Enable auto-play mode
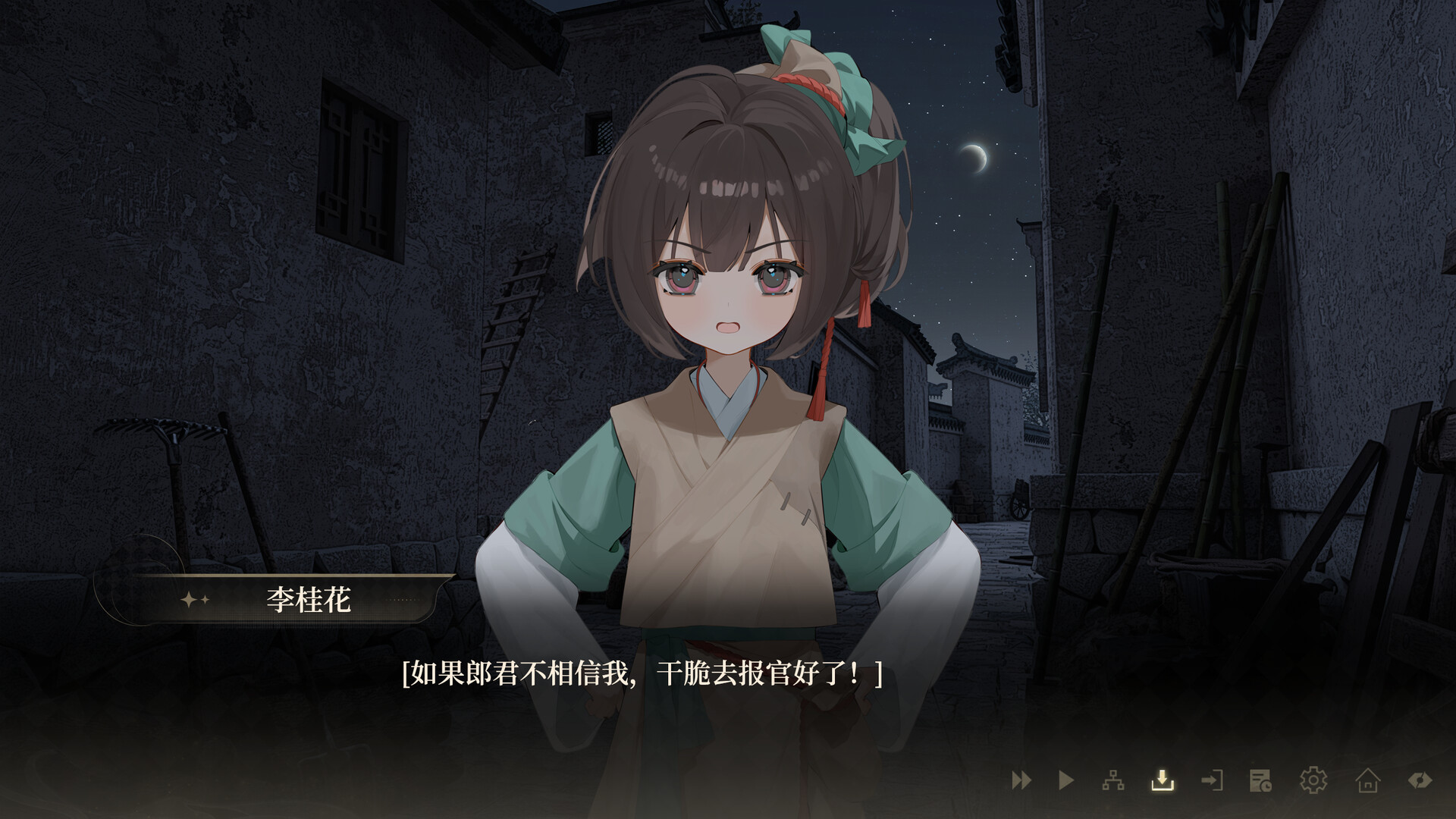The image size is (1456, 819). [x=1066, y=781]
